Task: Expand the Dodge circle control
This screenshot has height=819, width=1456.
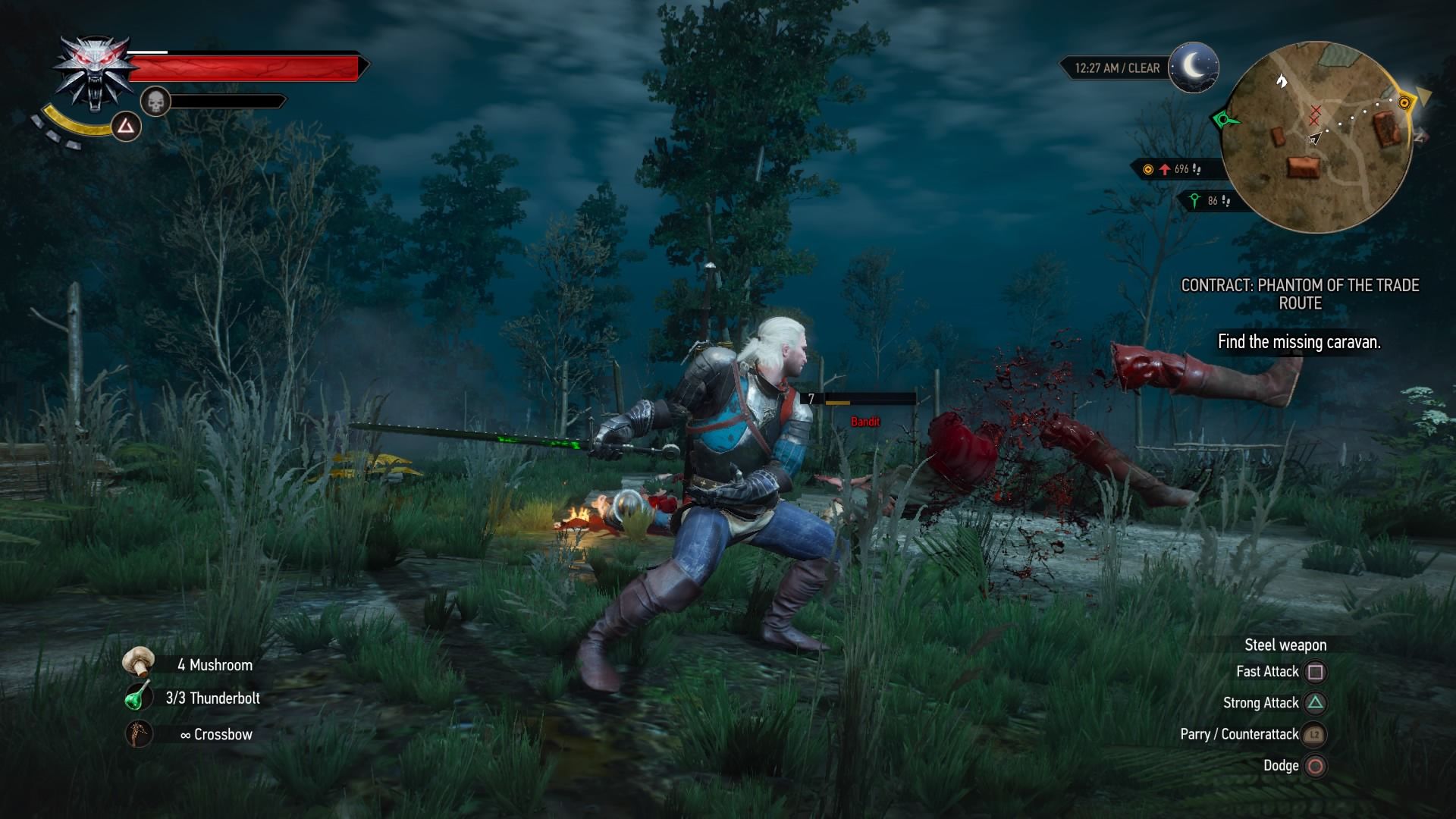Action: click(x=1316, y=766)
